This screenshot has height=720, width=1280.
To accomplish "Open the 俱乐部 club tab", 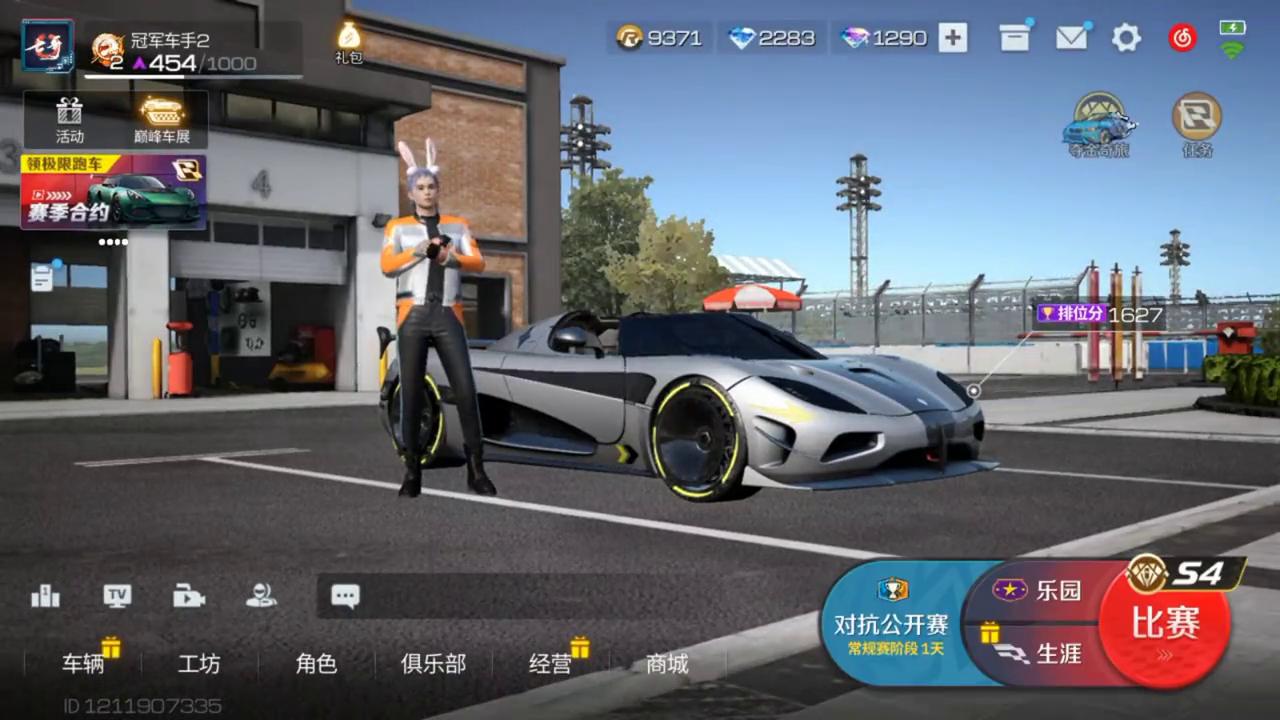I will coord(432,664).
